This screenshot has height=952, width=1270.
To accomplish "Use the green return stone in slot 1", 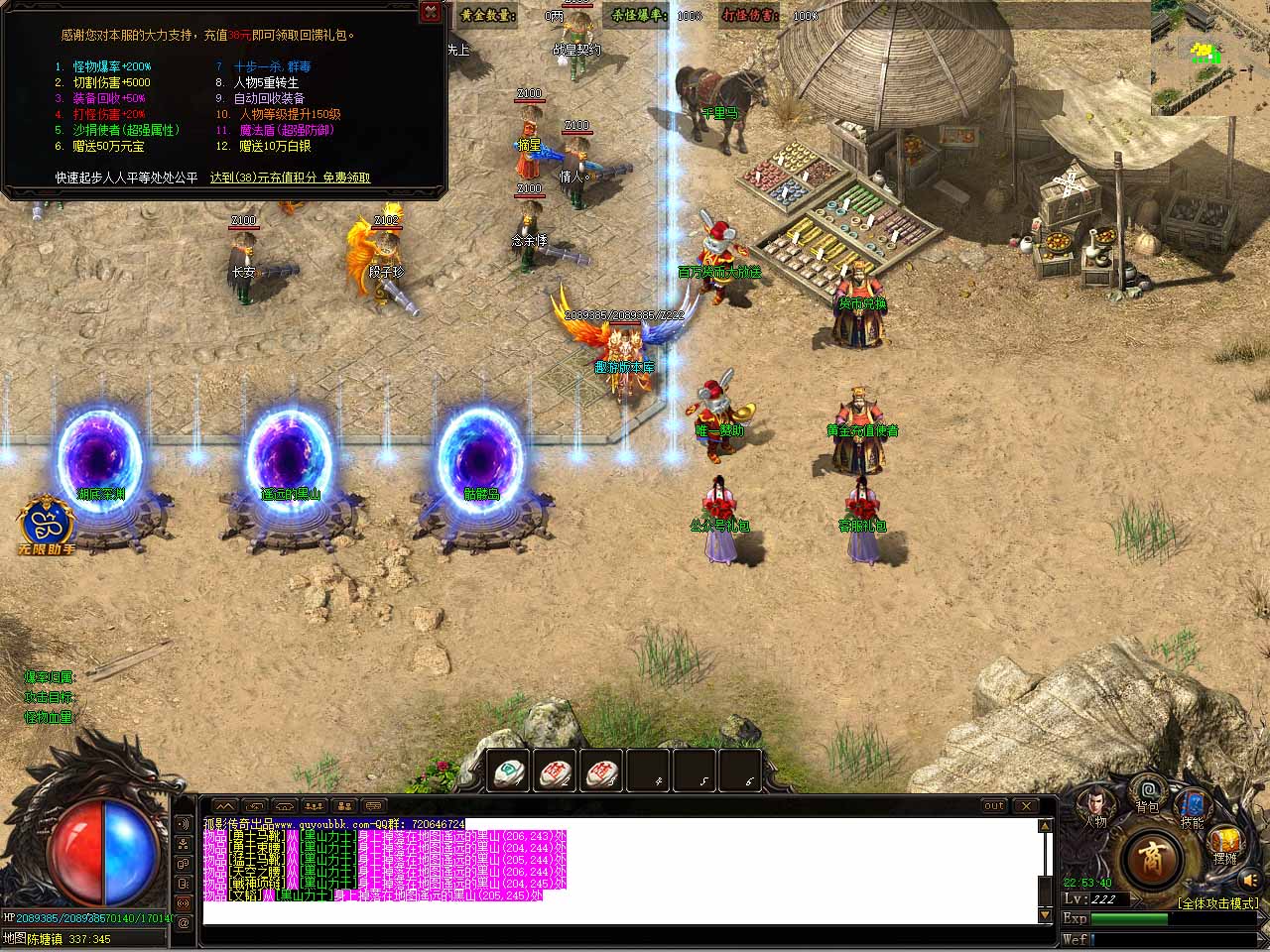I will (x=510, y=772).
